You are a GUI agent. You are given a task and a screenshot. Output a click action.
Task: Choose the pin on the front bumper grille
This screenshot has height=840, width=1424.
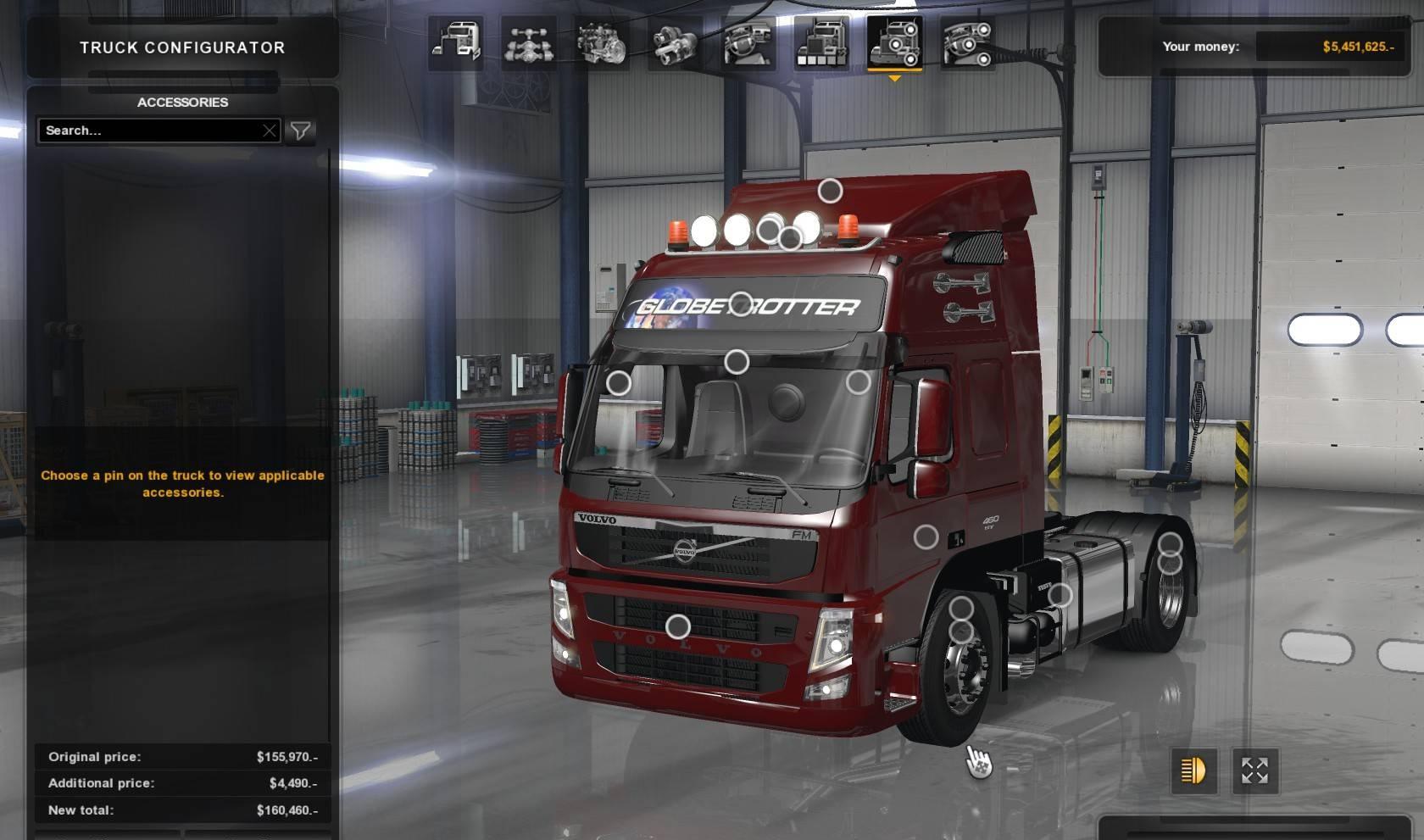(678, 627)
